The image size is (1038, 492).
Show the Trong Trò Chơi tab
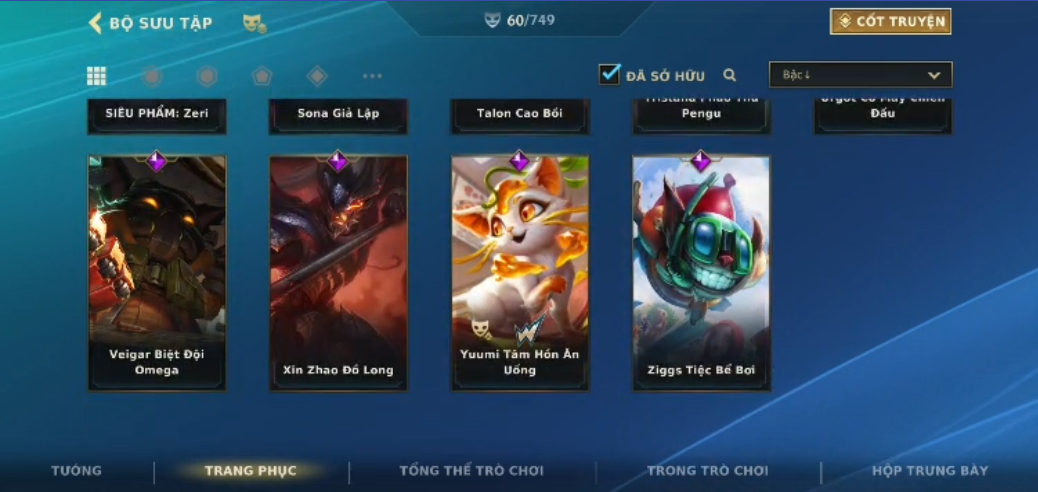pyautogui.click(x=707, y=471)
